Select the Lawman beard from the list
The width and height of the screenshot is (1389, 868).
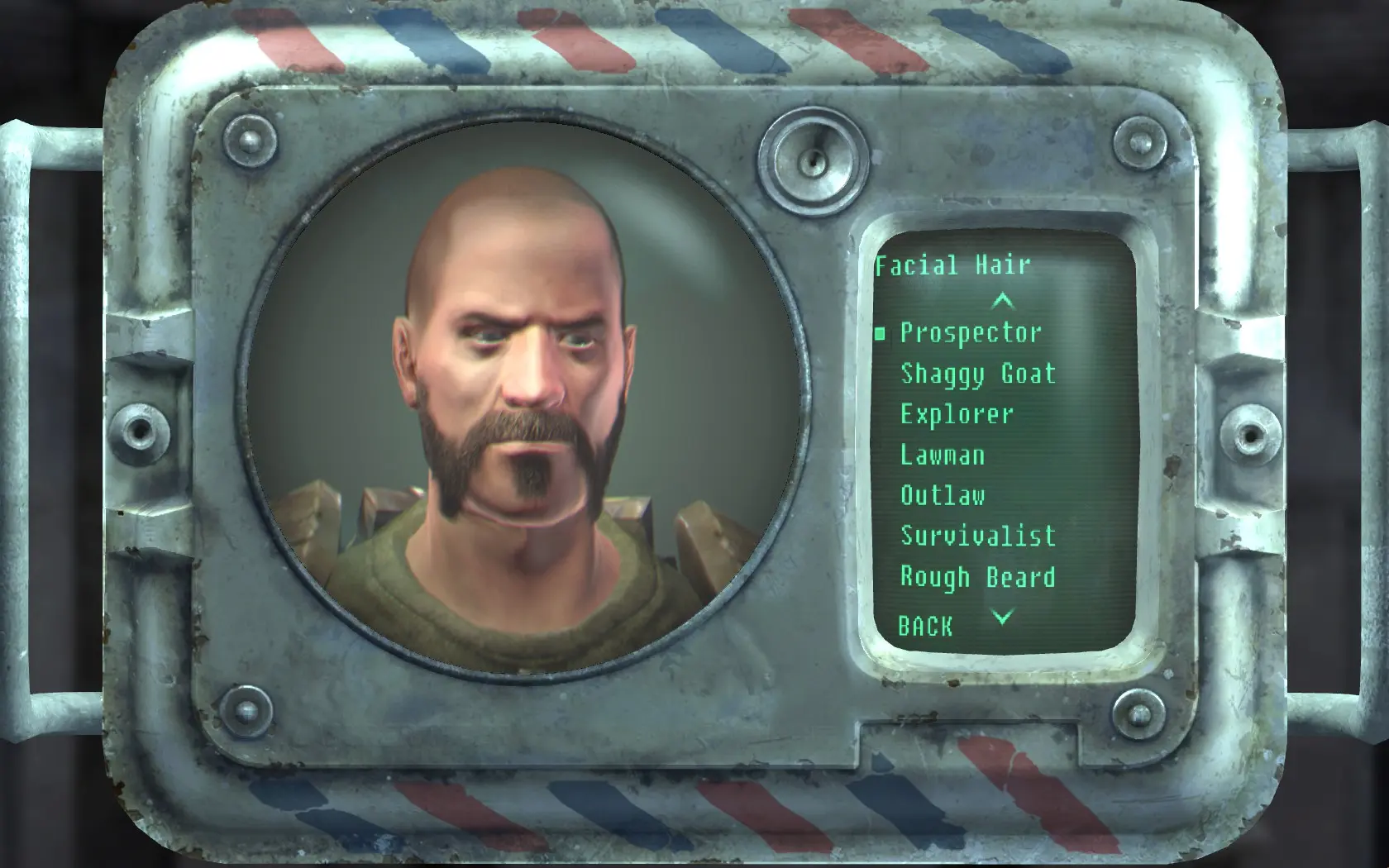point(943,455)
